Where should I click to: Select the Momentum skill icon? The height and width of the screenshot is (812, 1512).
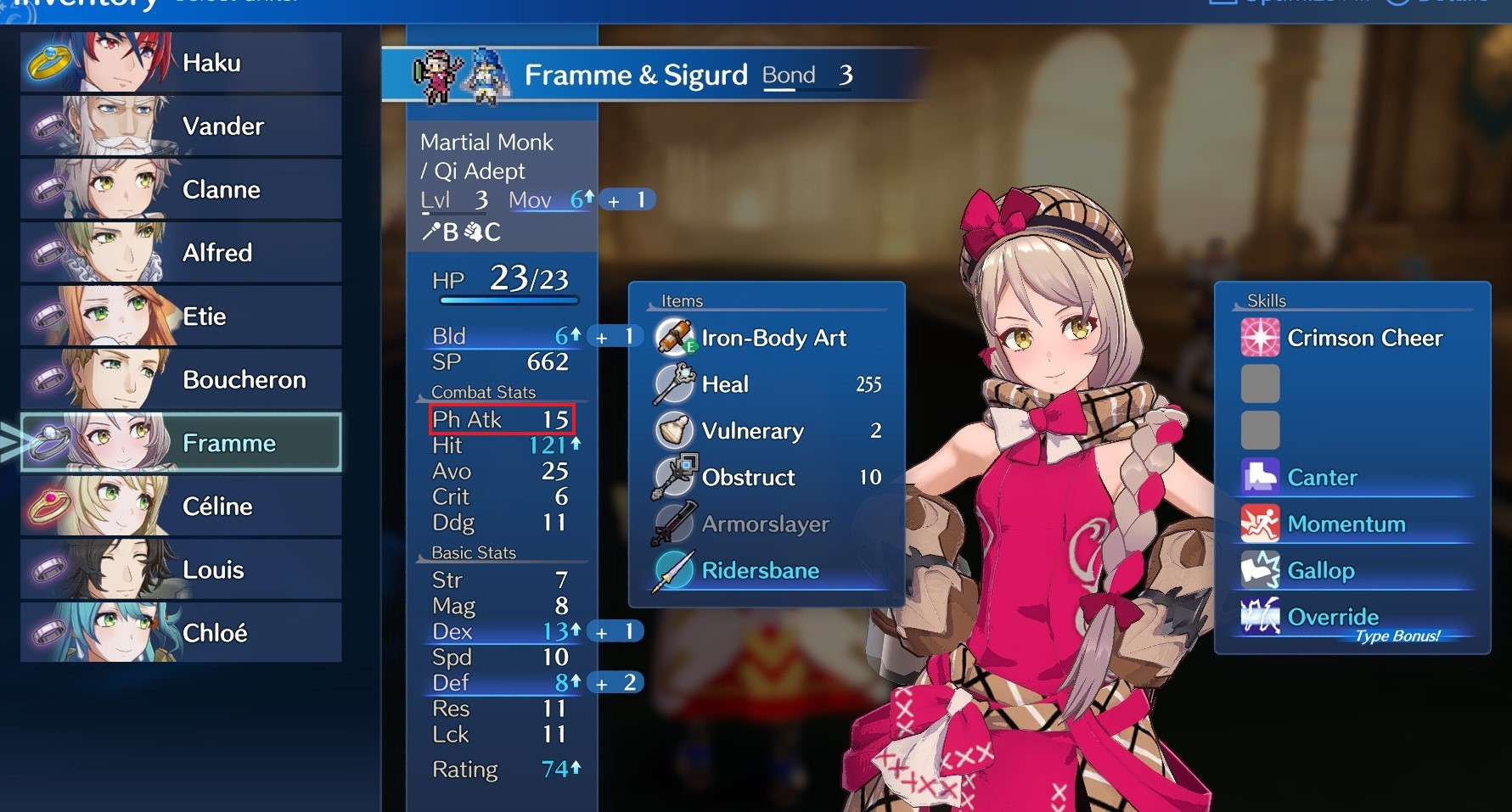(1261, 524)
